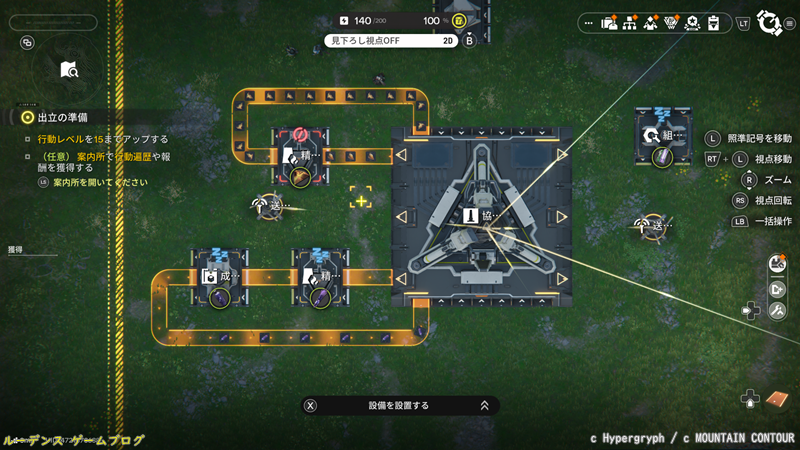This screenshot has height=450, width=800.
Task: Select the wrench tools icon in the side toolbar
Action: pos(777,313)
